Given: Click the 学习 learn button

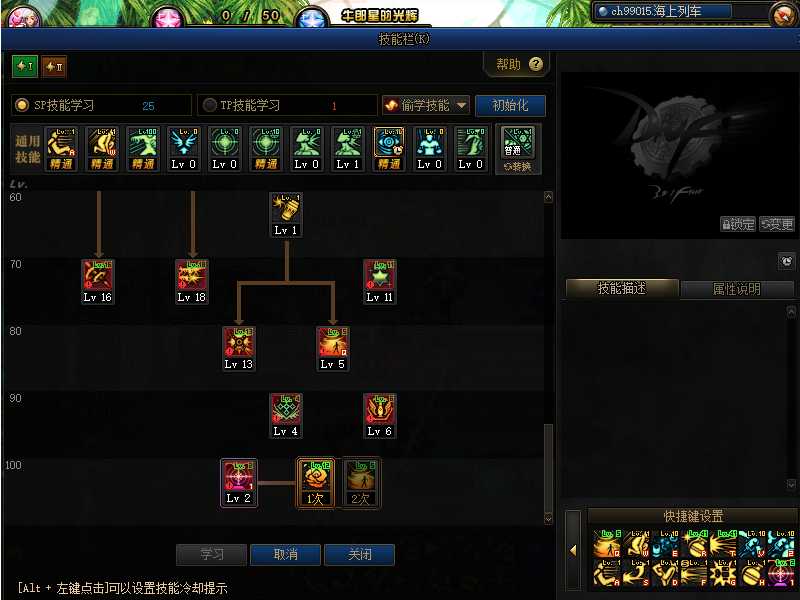Looking at the screenshot, I should (211, 555).
